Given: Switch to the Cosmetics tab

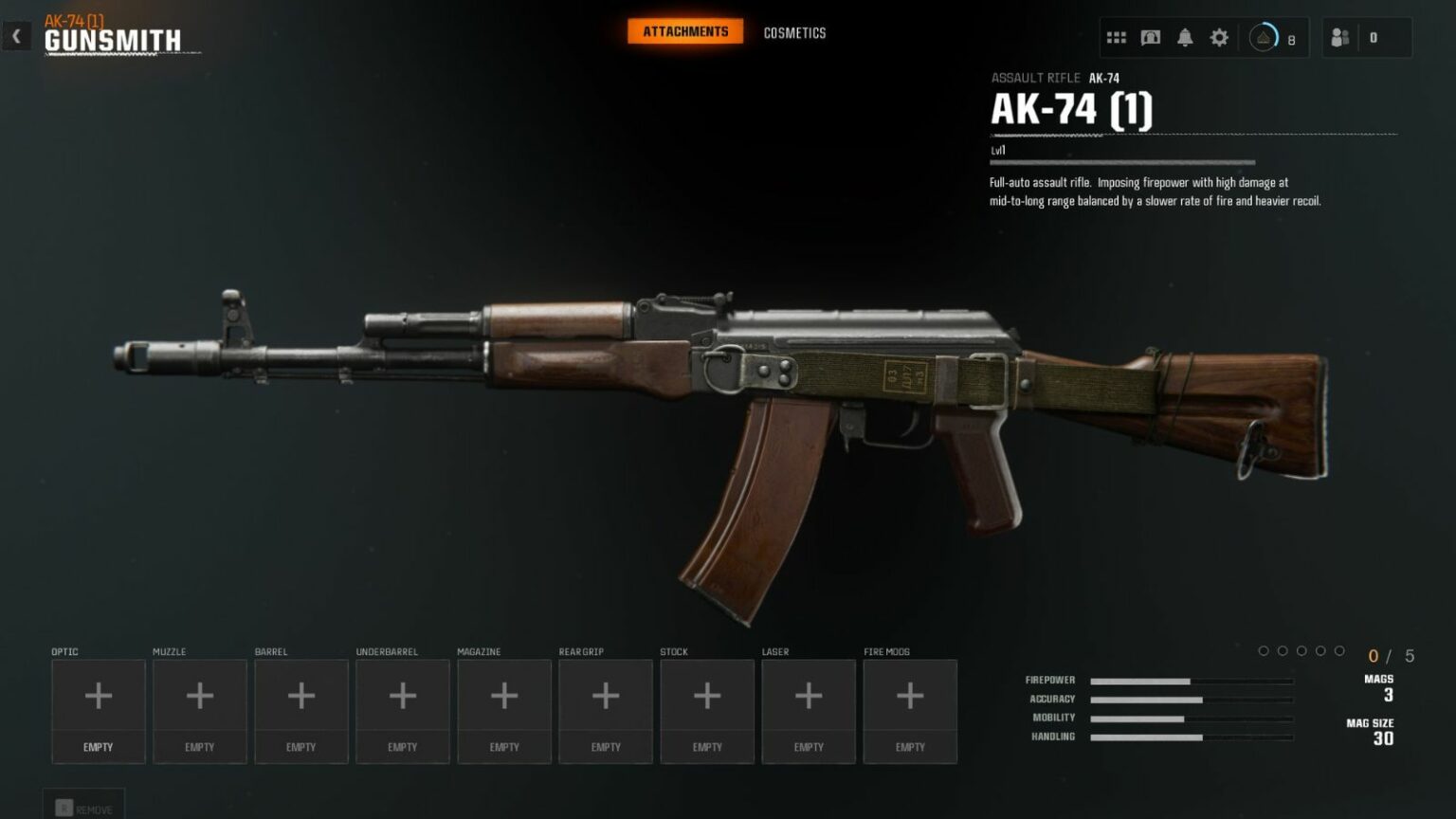Looking at the screenshot, I should (x=794, y=33).
